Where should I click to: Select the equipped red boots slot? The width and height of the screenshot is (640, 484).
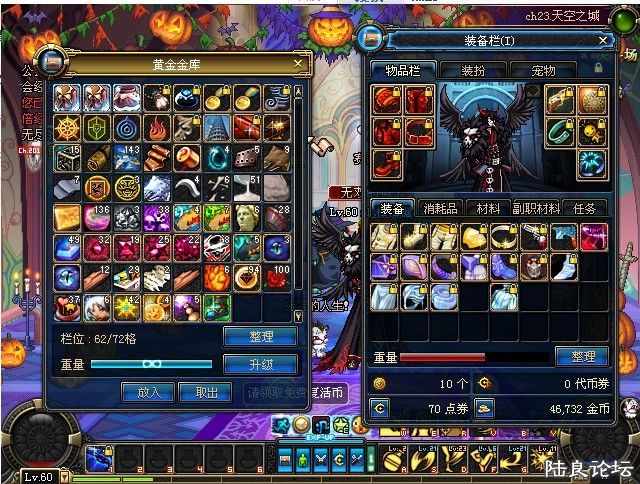coord(388,163)
